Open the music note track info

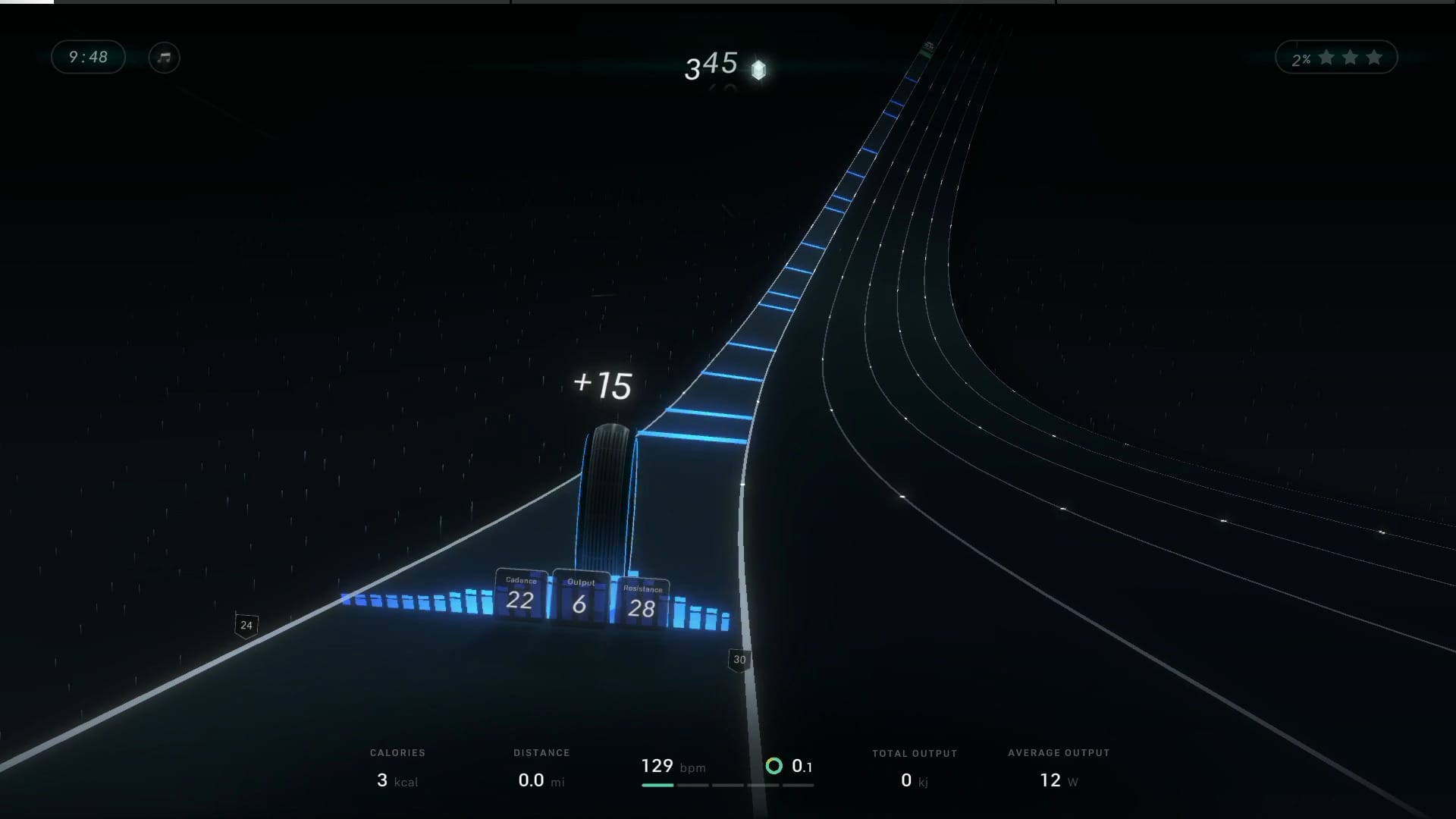(x=164, y=58)
